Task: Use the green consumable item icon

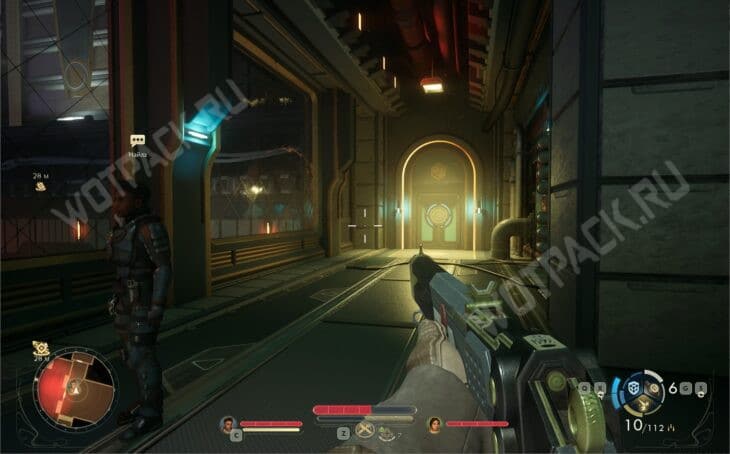Action: (x=387, y=431)
